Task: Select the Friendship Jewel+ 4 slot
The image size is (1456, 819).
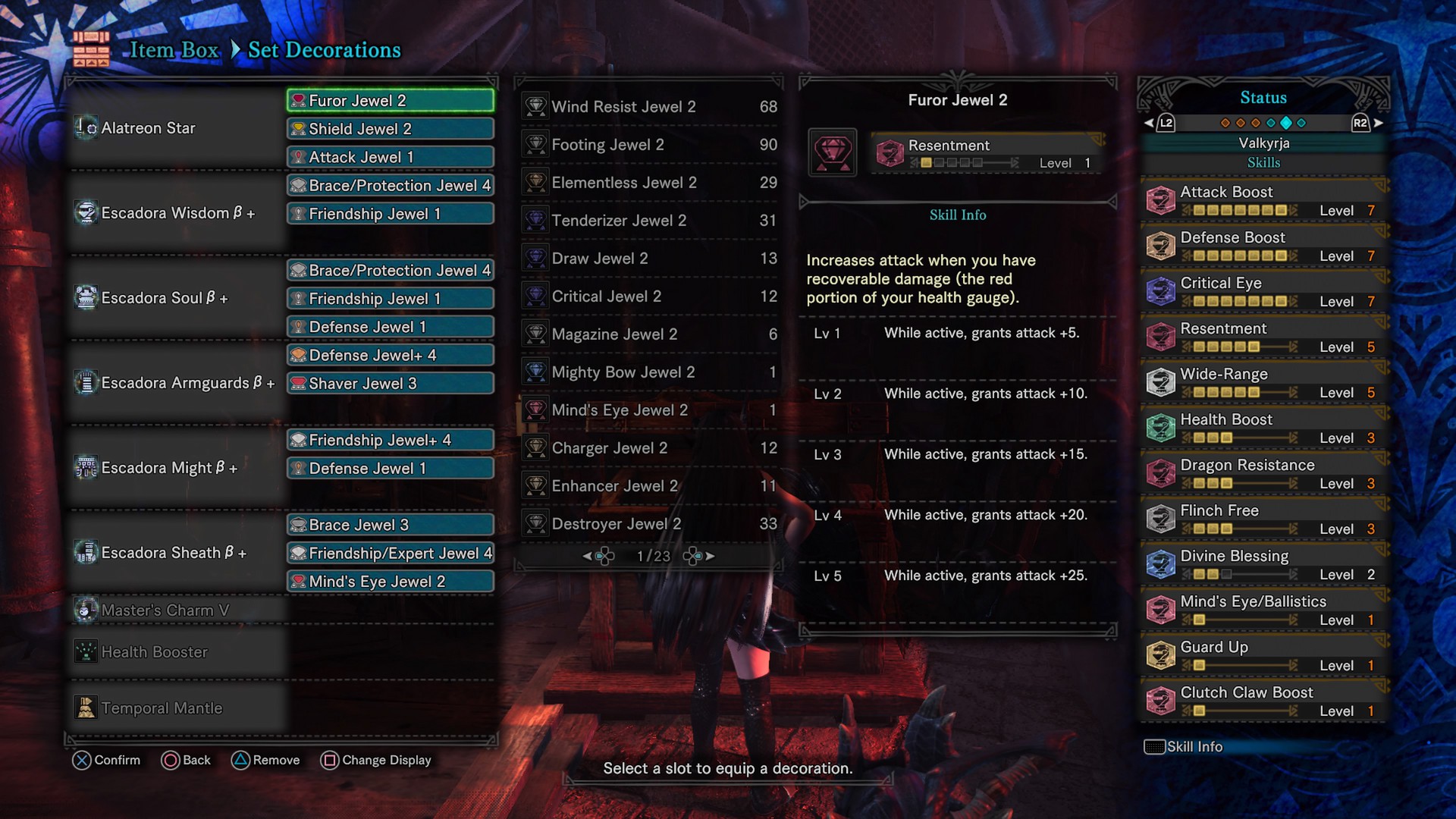Action: click(390, 441)
